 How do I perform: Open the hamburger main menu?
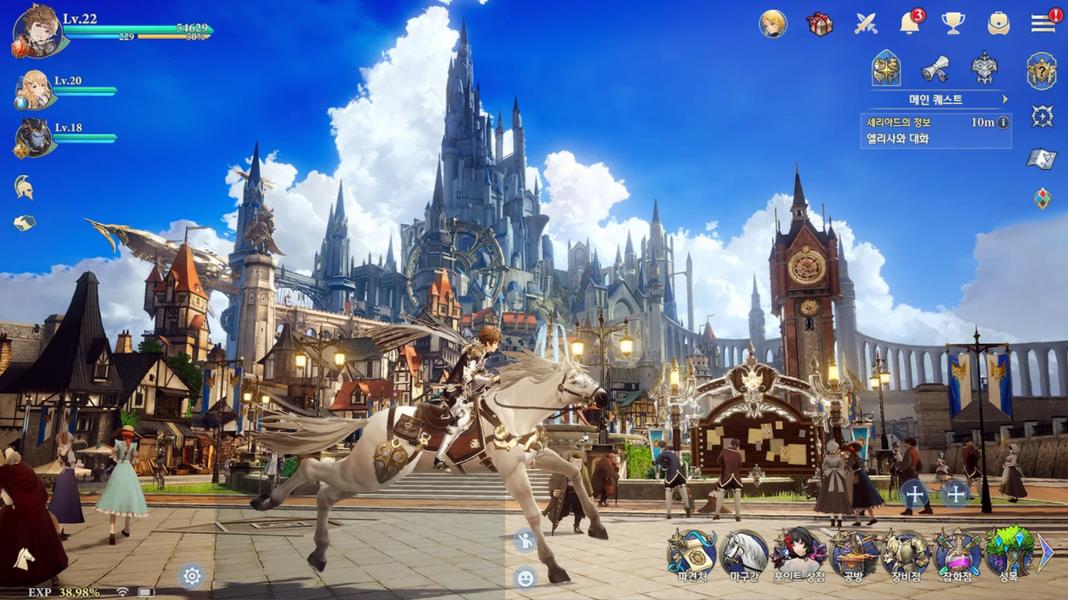(x=1043, y=23)
